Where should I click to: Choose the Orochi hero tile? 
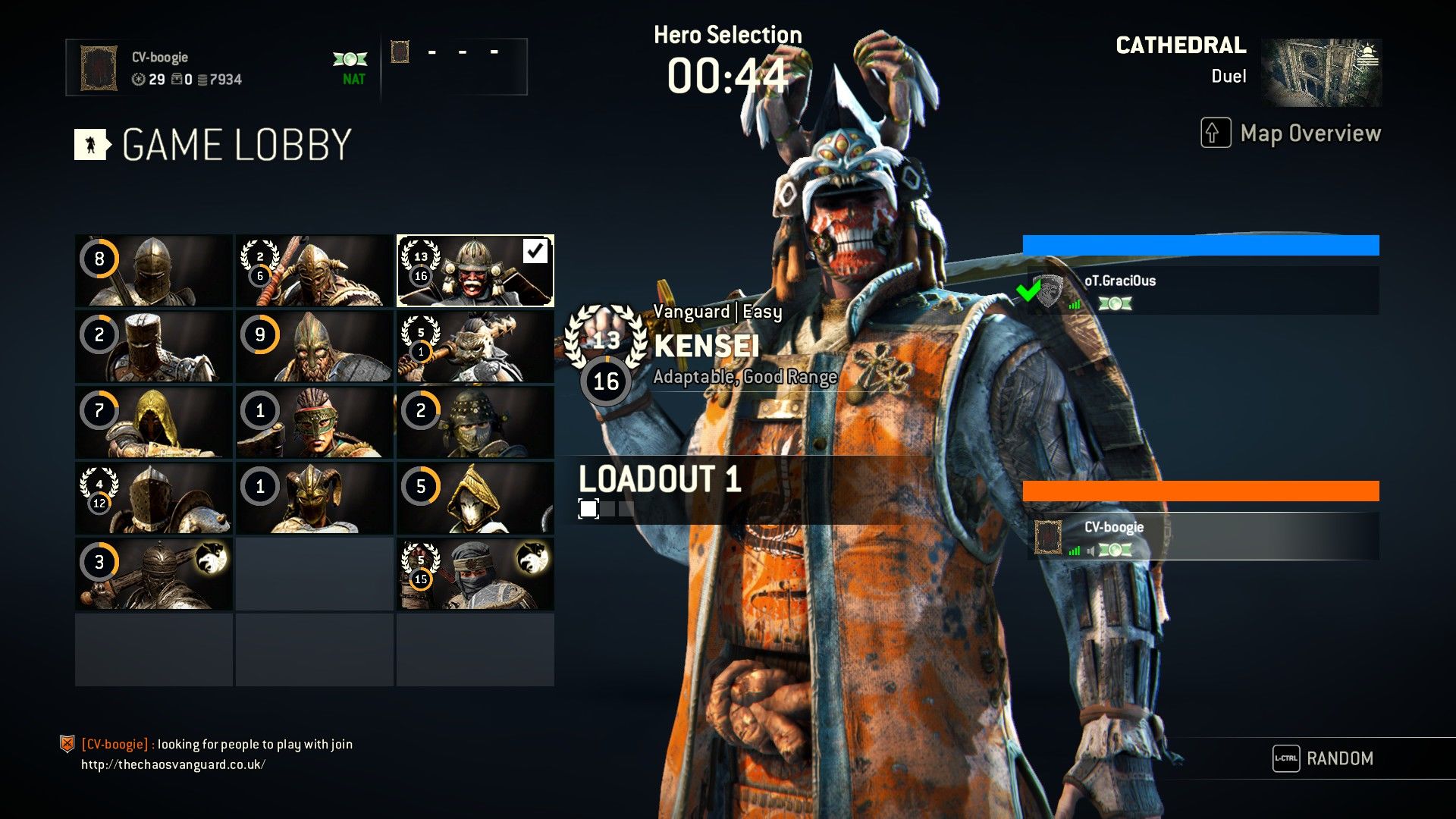coord(475,422)
